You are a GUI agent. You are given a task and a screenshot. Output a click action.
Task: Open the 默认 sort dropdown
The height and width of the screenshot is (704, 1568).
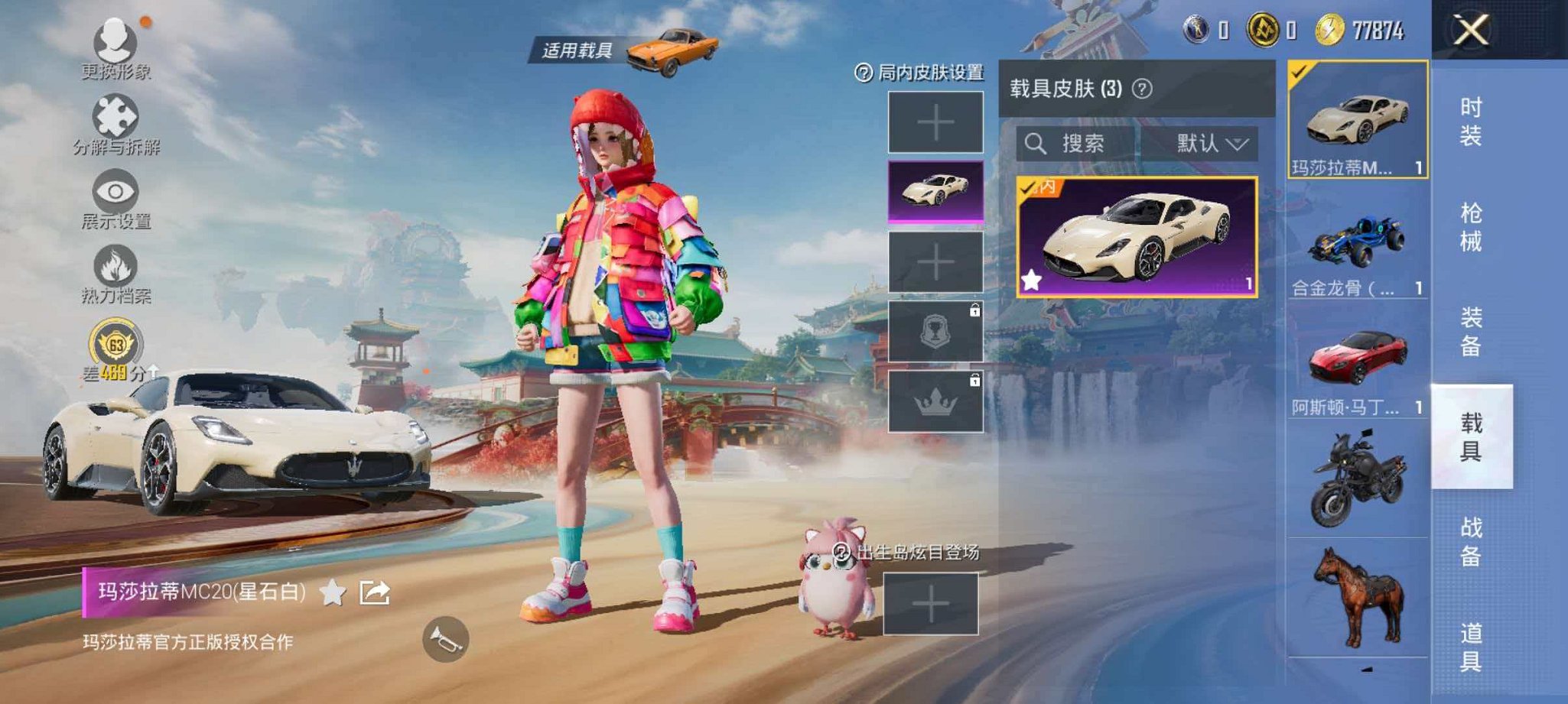[1207, 144]
